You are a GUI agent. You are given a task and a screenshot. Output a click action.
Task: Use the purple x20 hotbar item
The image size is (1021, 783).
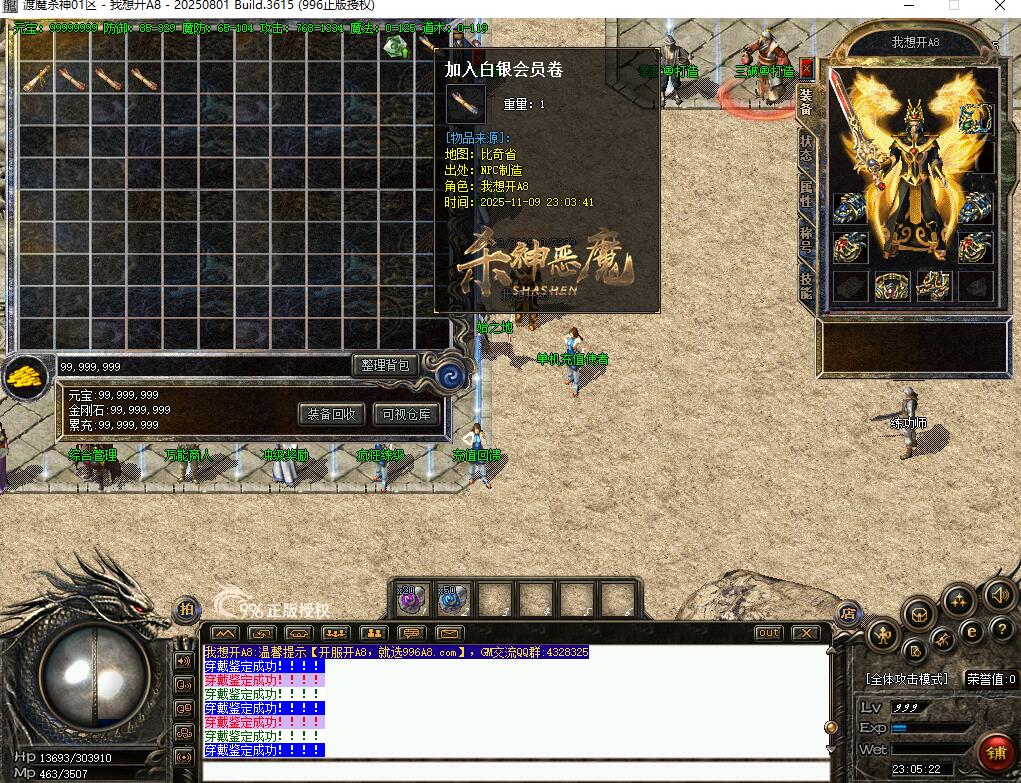click(412, 598)
